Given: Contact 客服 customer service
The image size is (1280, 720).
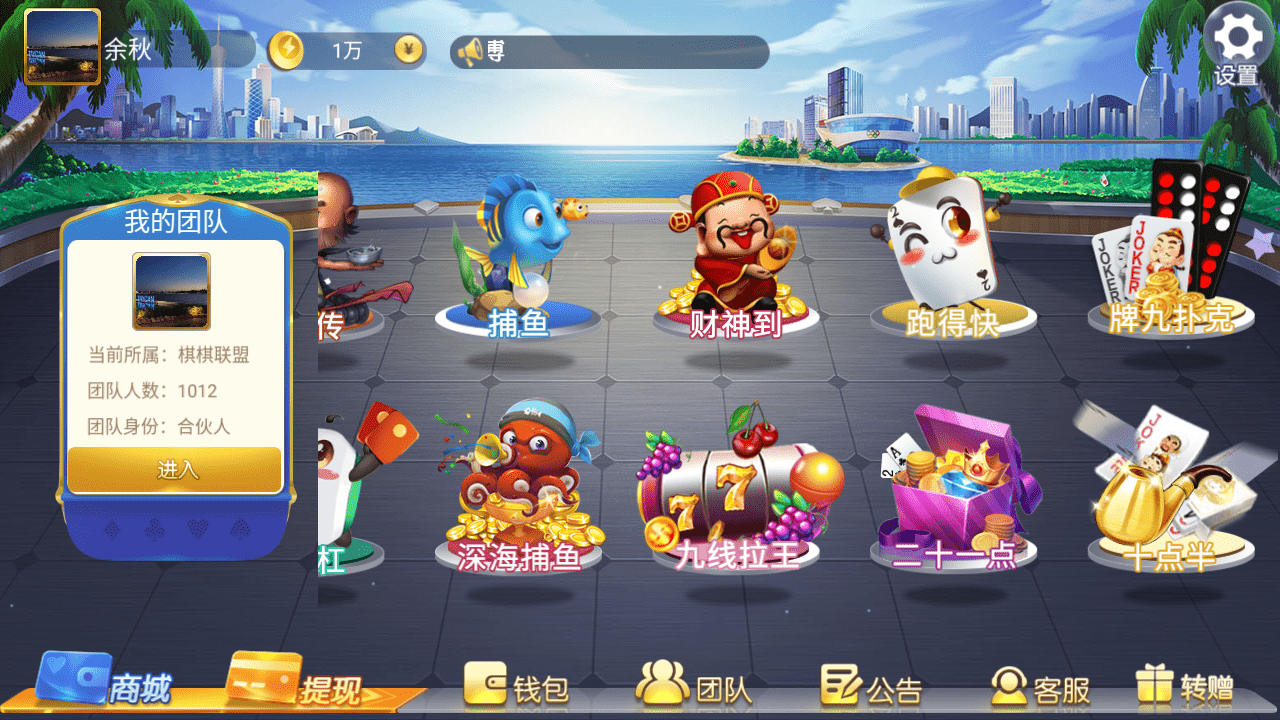Looking at the screenshot, I should (x=1041, y=688).
